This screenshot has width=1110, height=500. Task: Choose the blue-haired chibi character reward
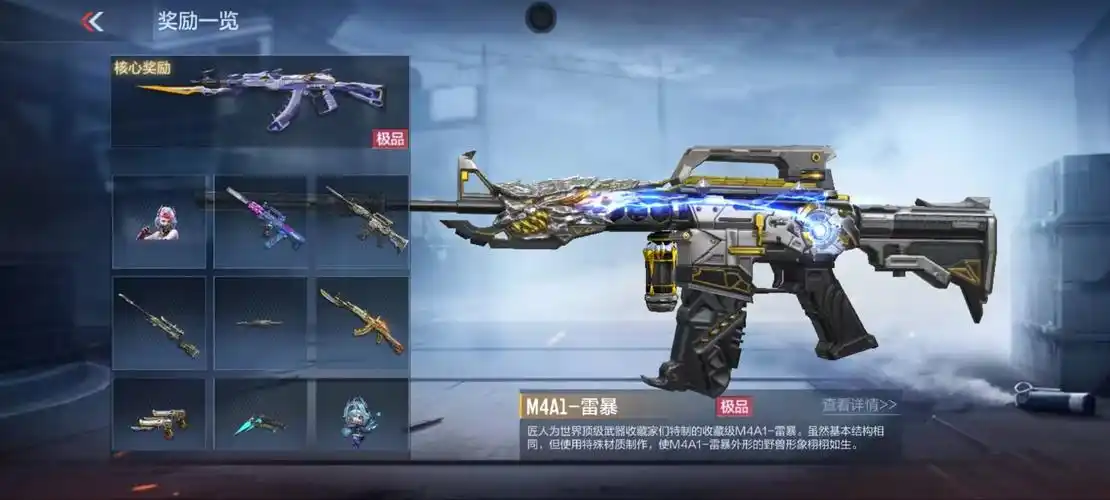362,420
